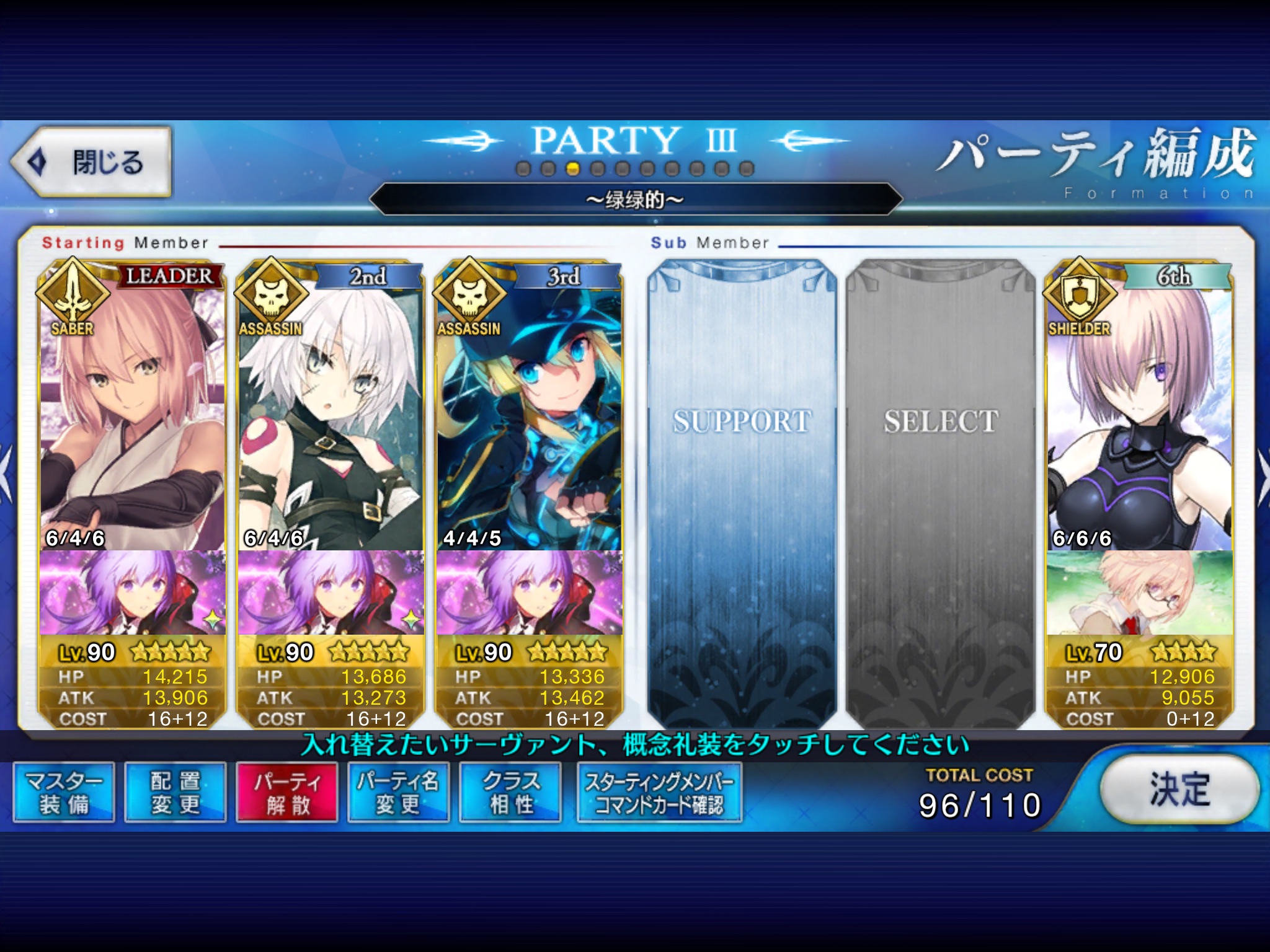This screenshot has height=952, width=1270.
Task: Change placement with 配置変更 button
Action: coord(175,793)
